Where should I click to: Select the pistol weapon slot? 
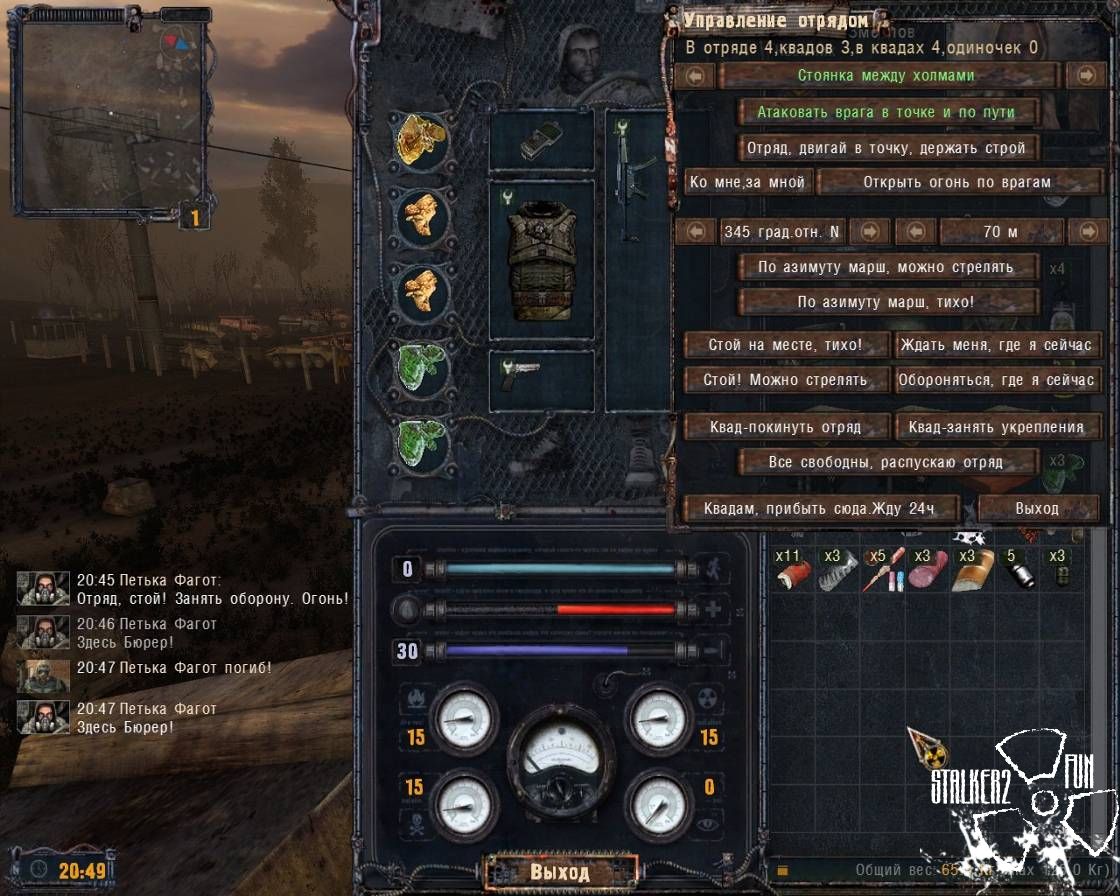click(x=541, y=380)
